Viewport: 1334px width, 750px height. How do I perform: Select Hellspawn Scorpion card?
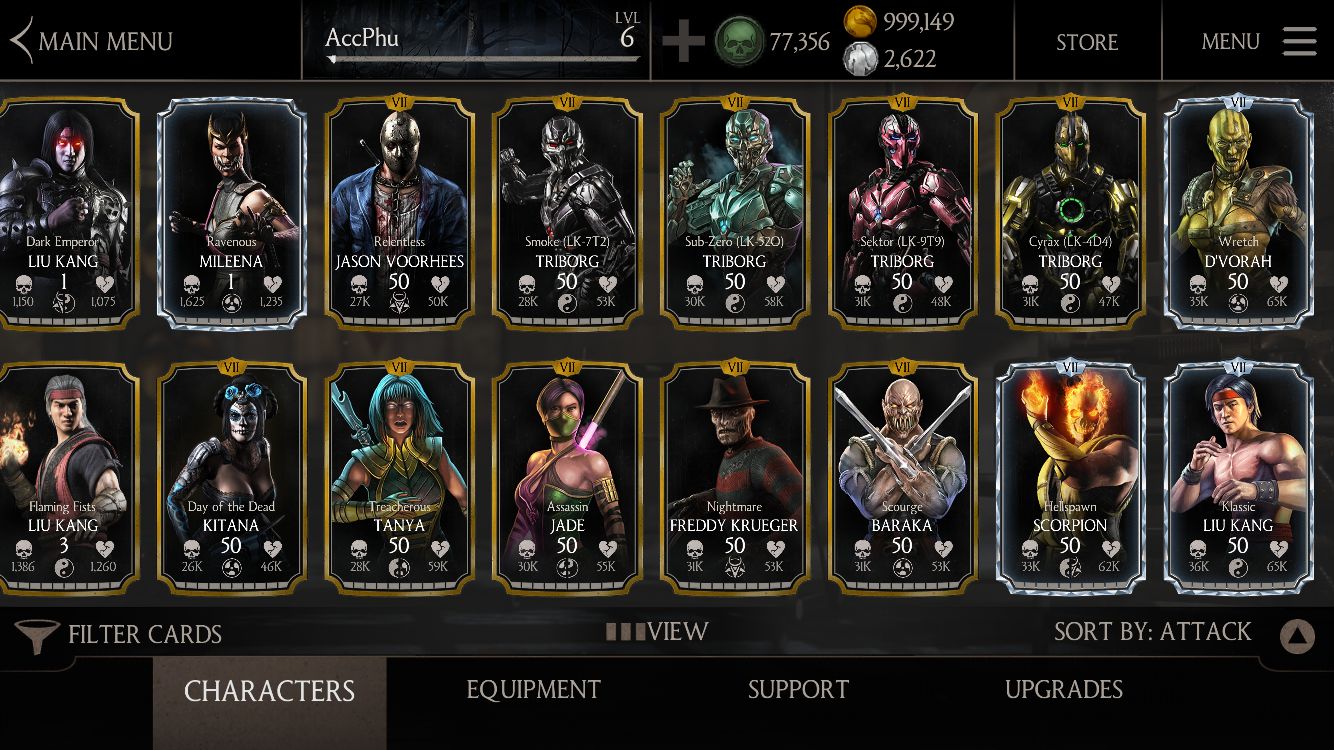tap(1070, 477)
